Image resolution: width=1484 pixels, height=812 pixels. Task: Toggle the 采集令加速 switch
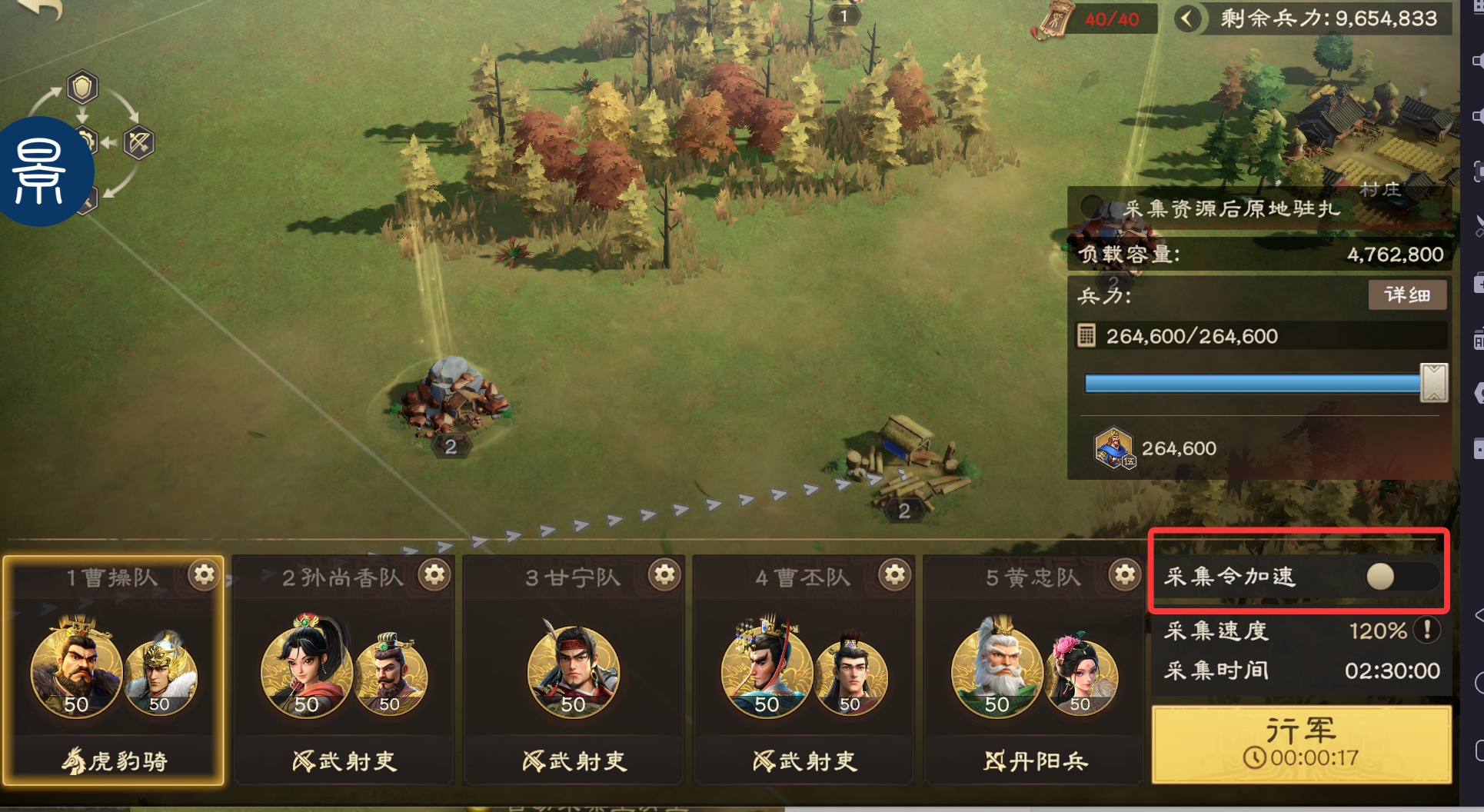pyautogui.click(x=1399, y=577)
